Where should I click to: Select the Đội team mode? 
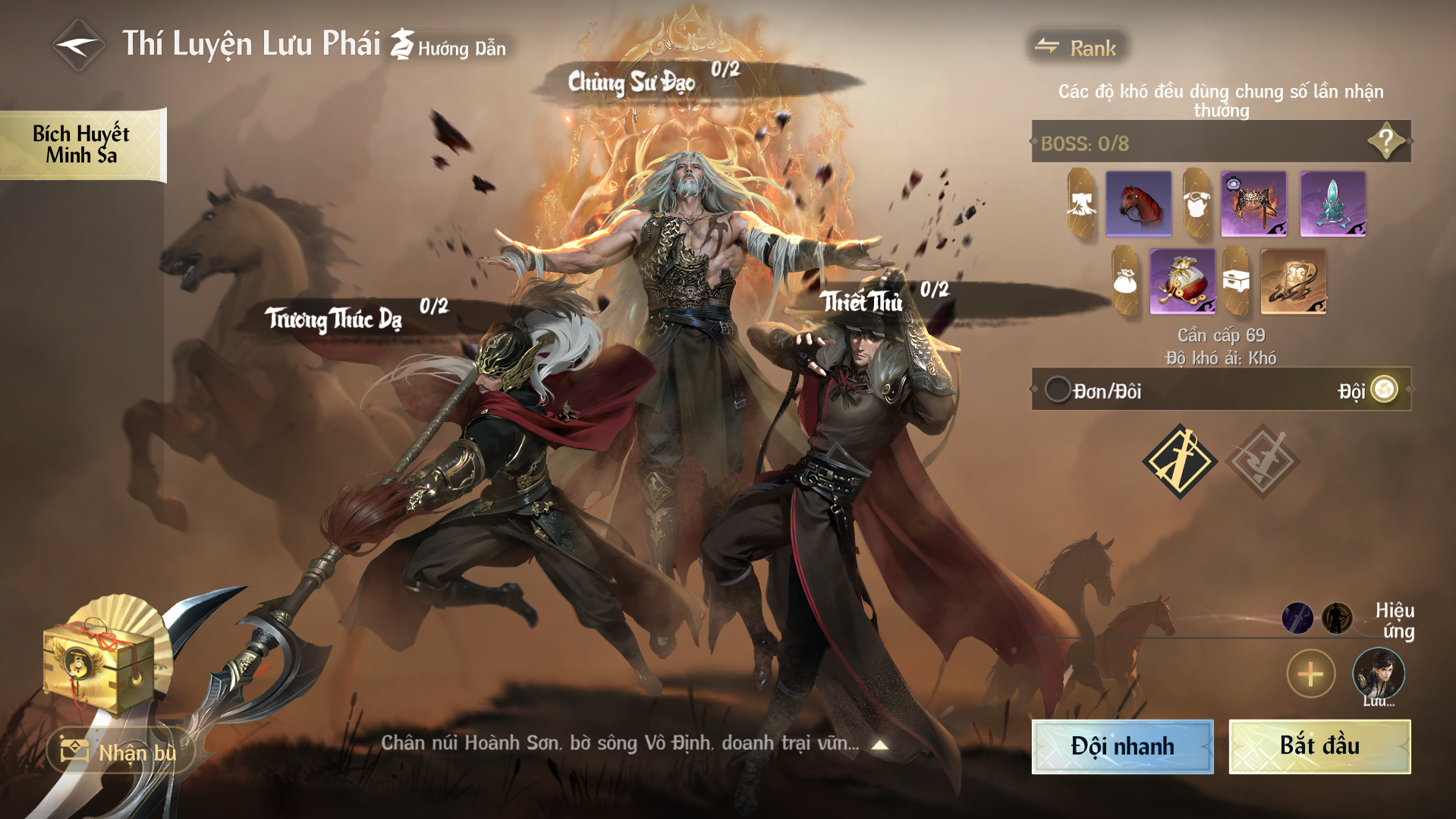(x=1384, y=390)
